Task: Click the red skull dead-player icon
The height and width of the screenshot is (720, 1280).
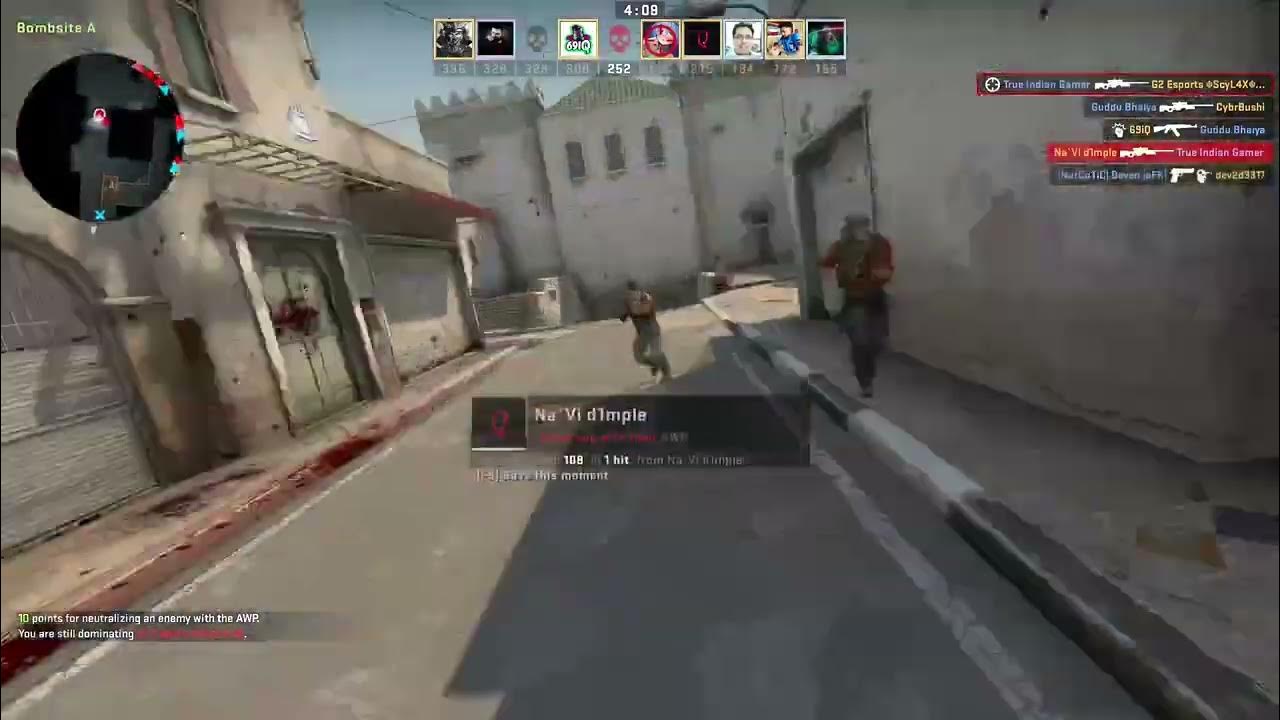Action: [x=619, y=39]
